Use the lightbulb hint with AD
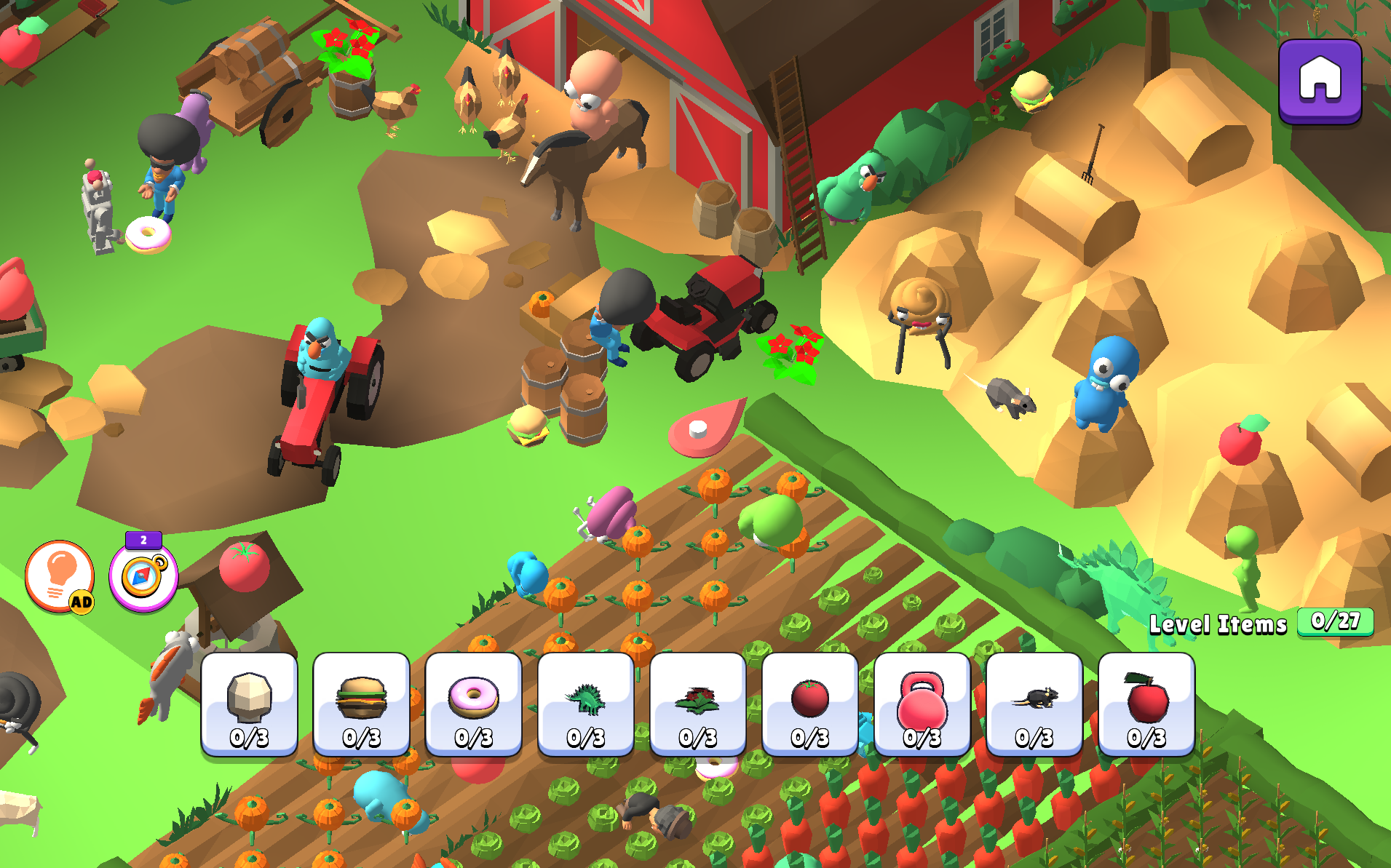 tap(60, 576)
